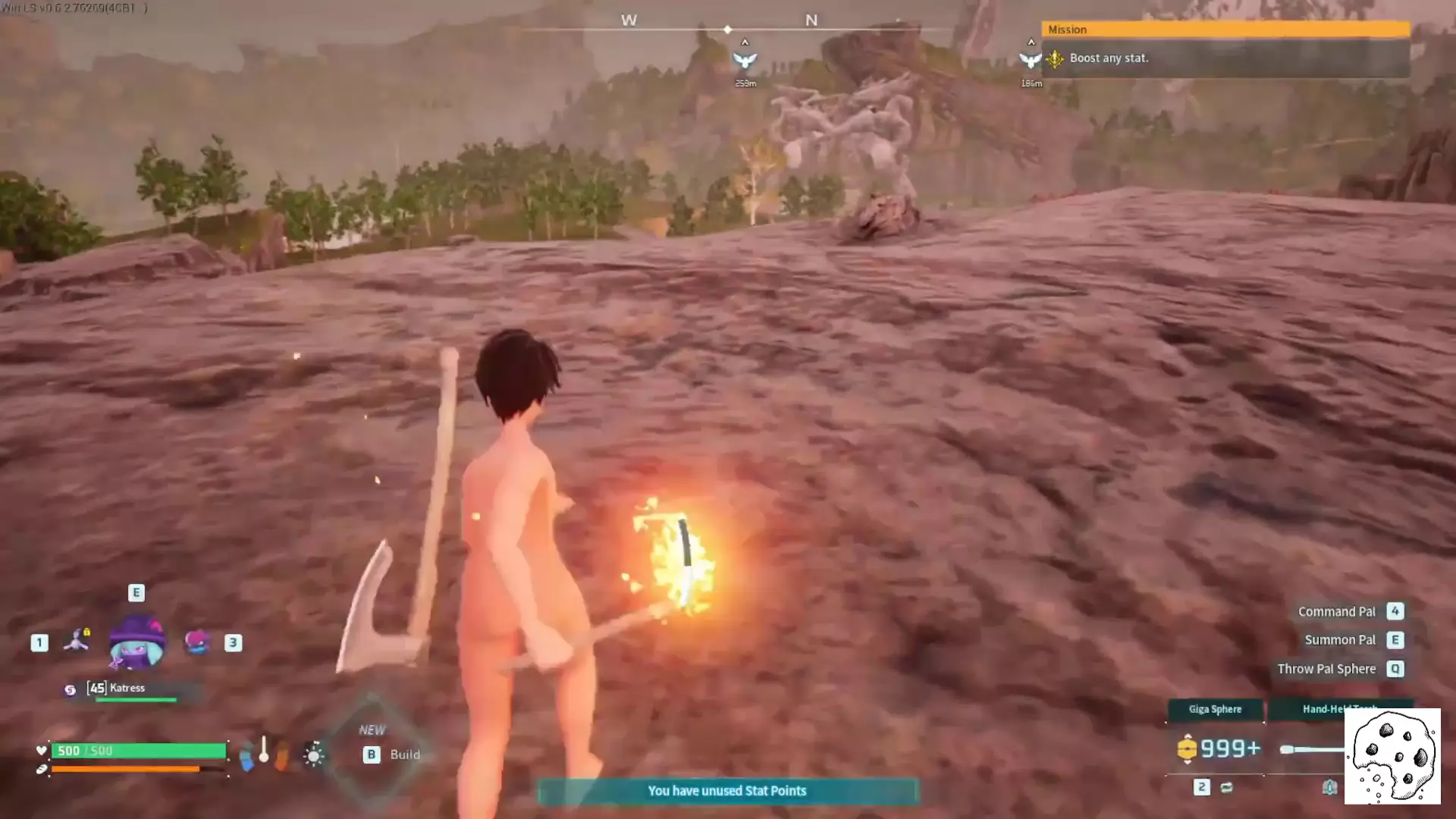Open the Mission tracker header
This screenshot has height=819, width=1456.
pyautogui.click(x=1225, y=30)
